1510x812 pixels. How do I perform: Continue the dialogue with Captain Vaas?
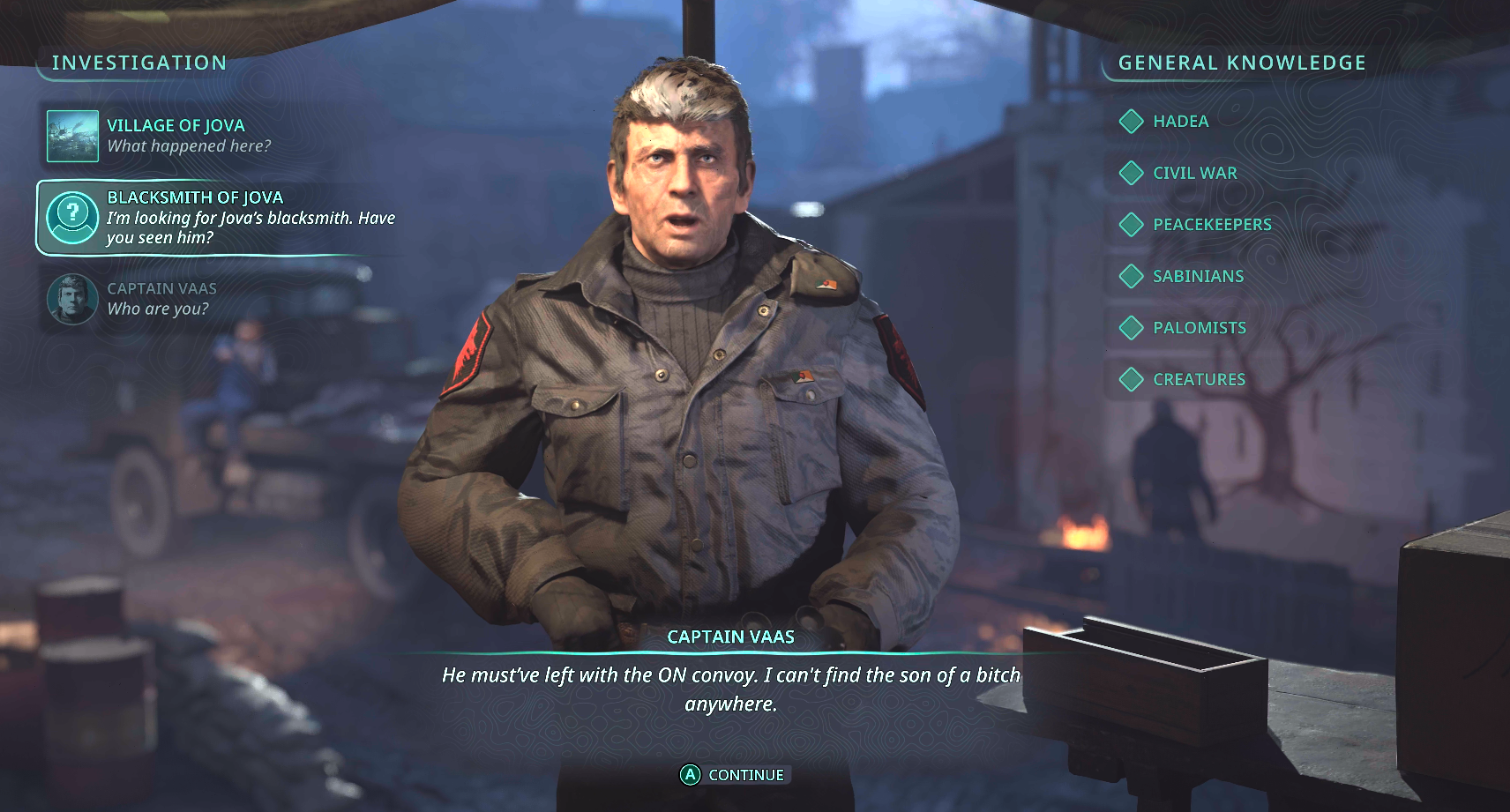[732, 775]
